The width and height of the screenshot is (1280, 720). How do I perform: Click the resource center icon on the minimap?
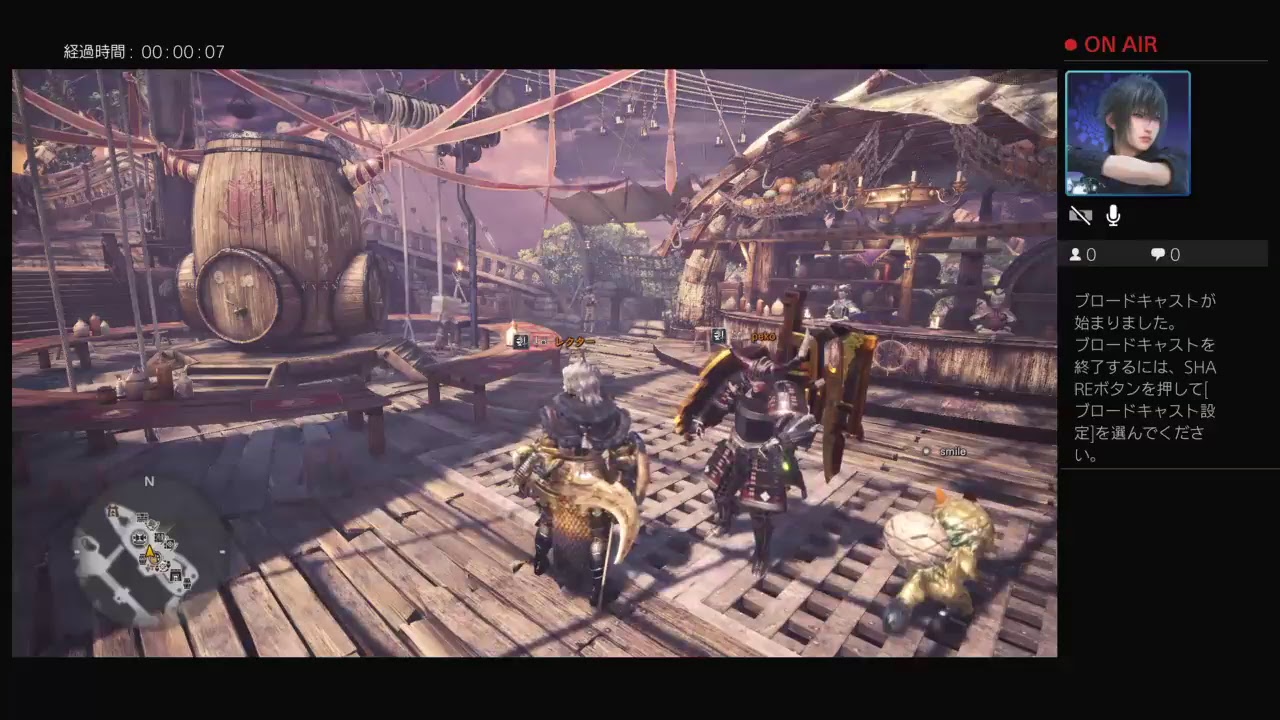tap(141, 518)
